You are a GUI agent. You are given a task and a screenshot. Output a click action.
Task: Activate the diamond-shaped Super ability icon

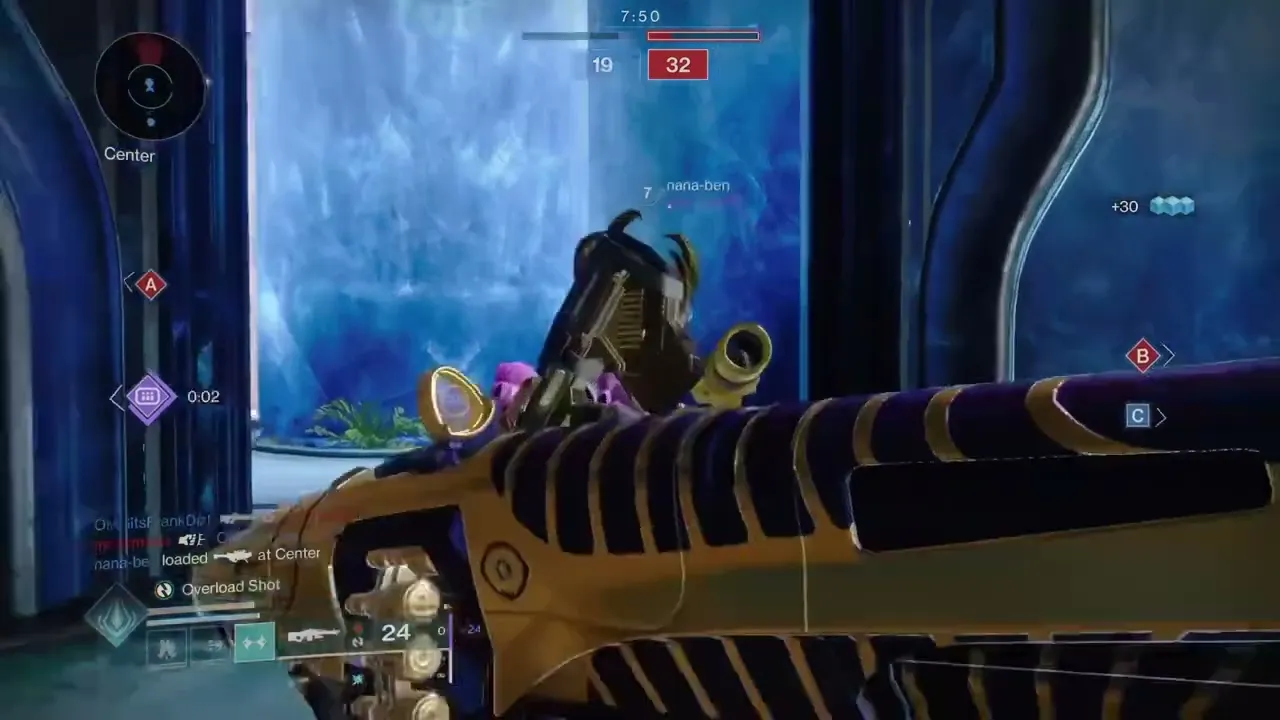[115, 614]
